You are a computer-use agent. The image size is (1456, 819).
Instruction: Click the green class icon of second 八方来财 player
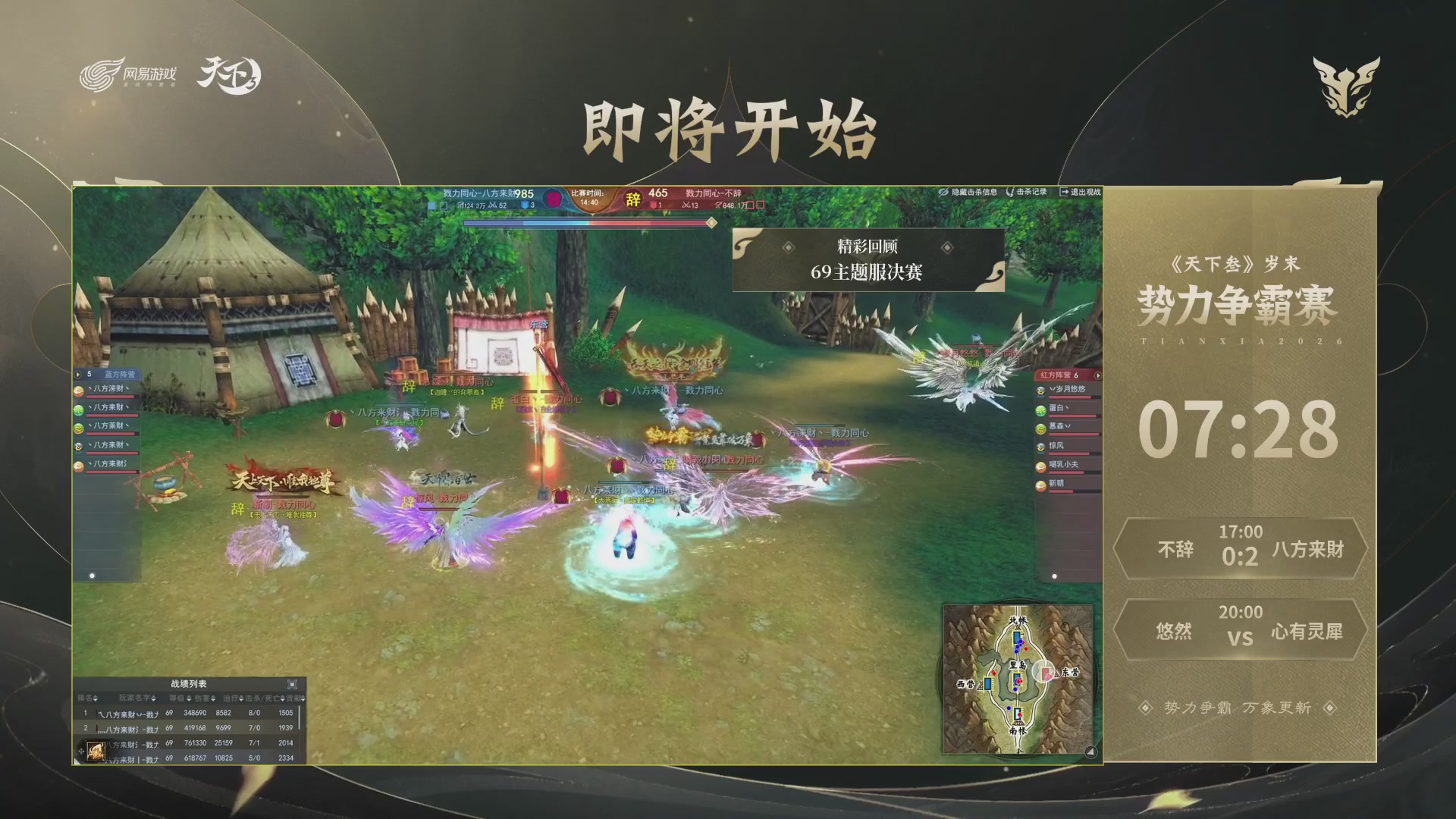pyautogui.click(x=78, y=409)
